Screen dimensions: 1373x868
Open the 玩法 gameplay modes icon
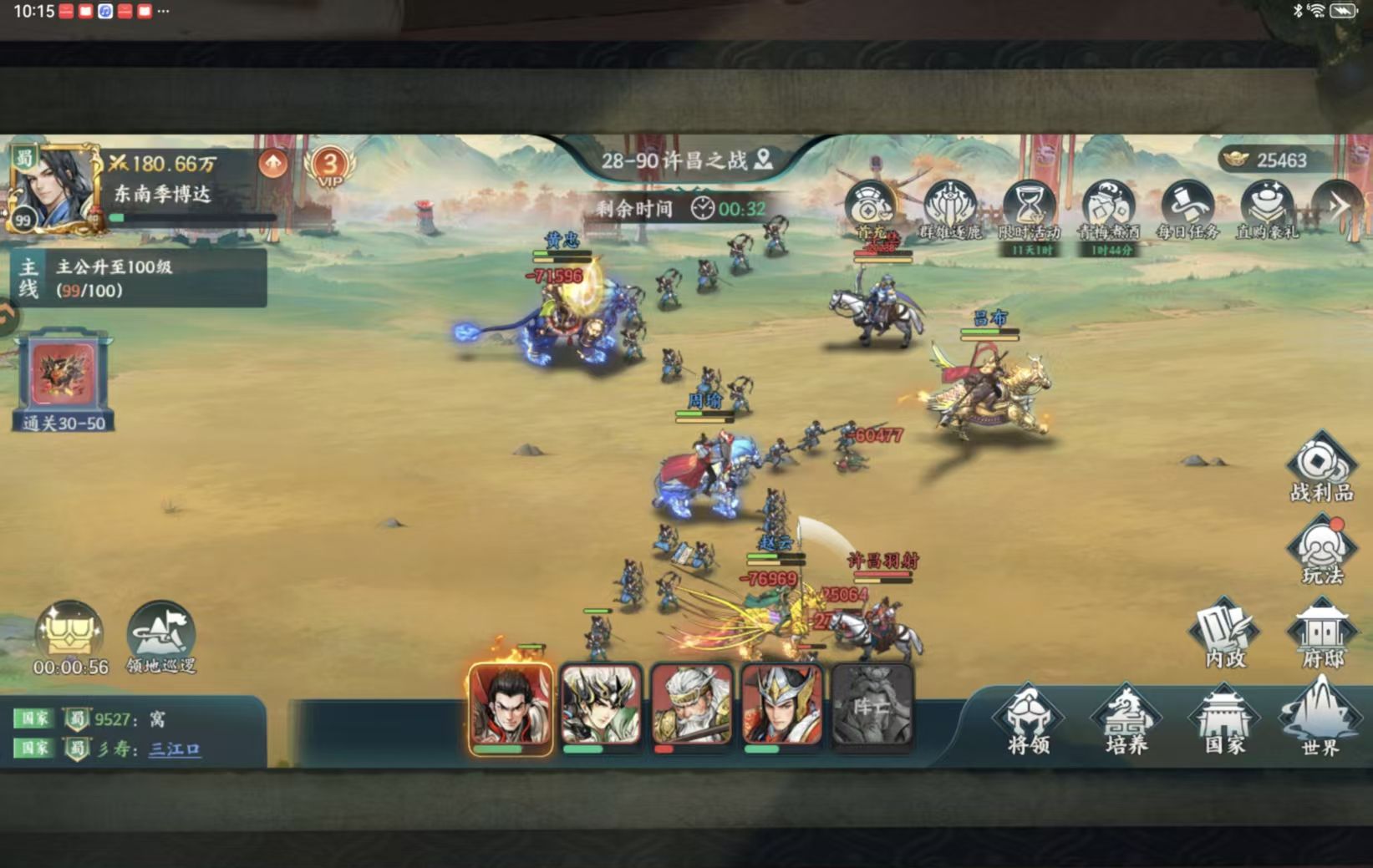click(x=1322, y=550)
